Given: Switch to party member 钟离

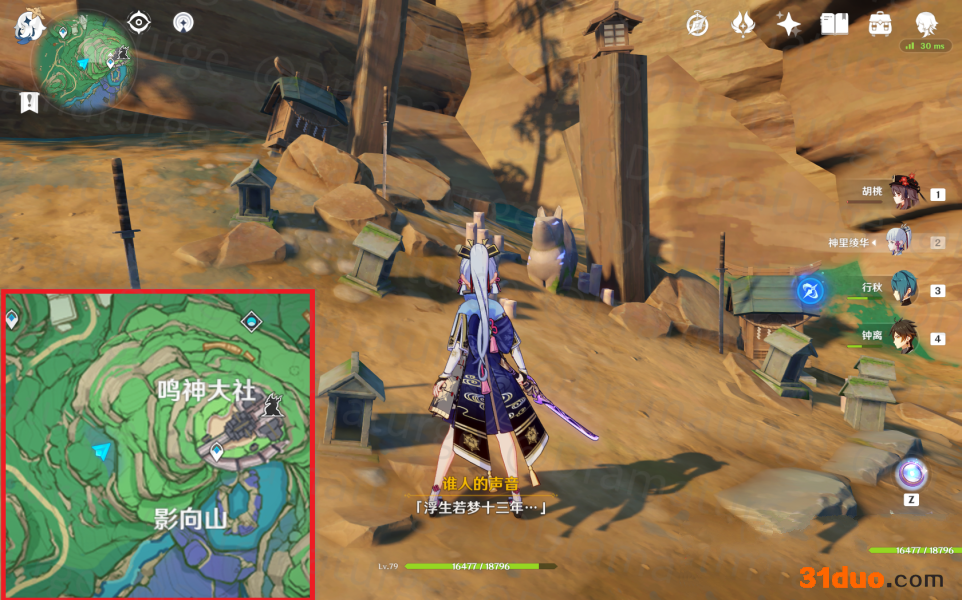Looking at the screenshot, I should [x=905, y=338].
